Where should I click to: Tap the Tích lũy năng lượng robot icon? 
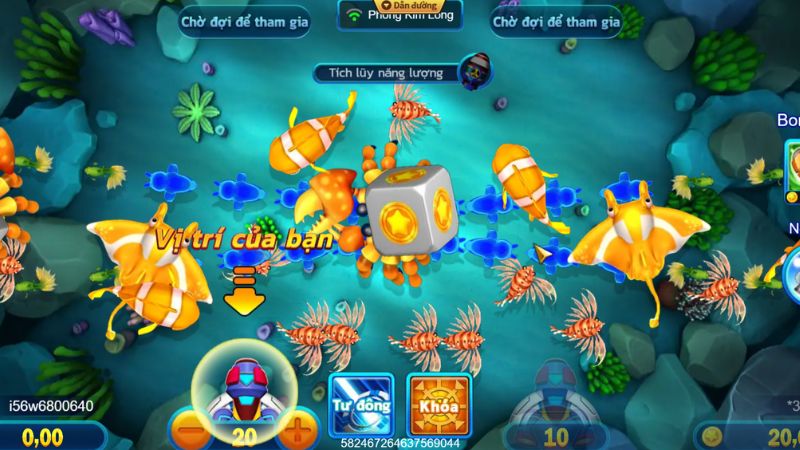coord(475,70)
